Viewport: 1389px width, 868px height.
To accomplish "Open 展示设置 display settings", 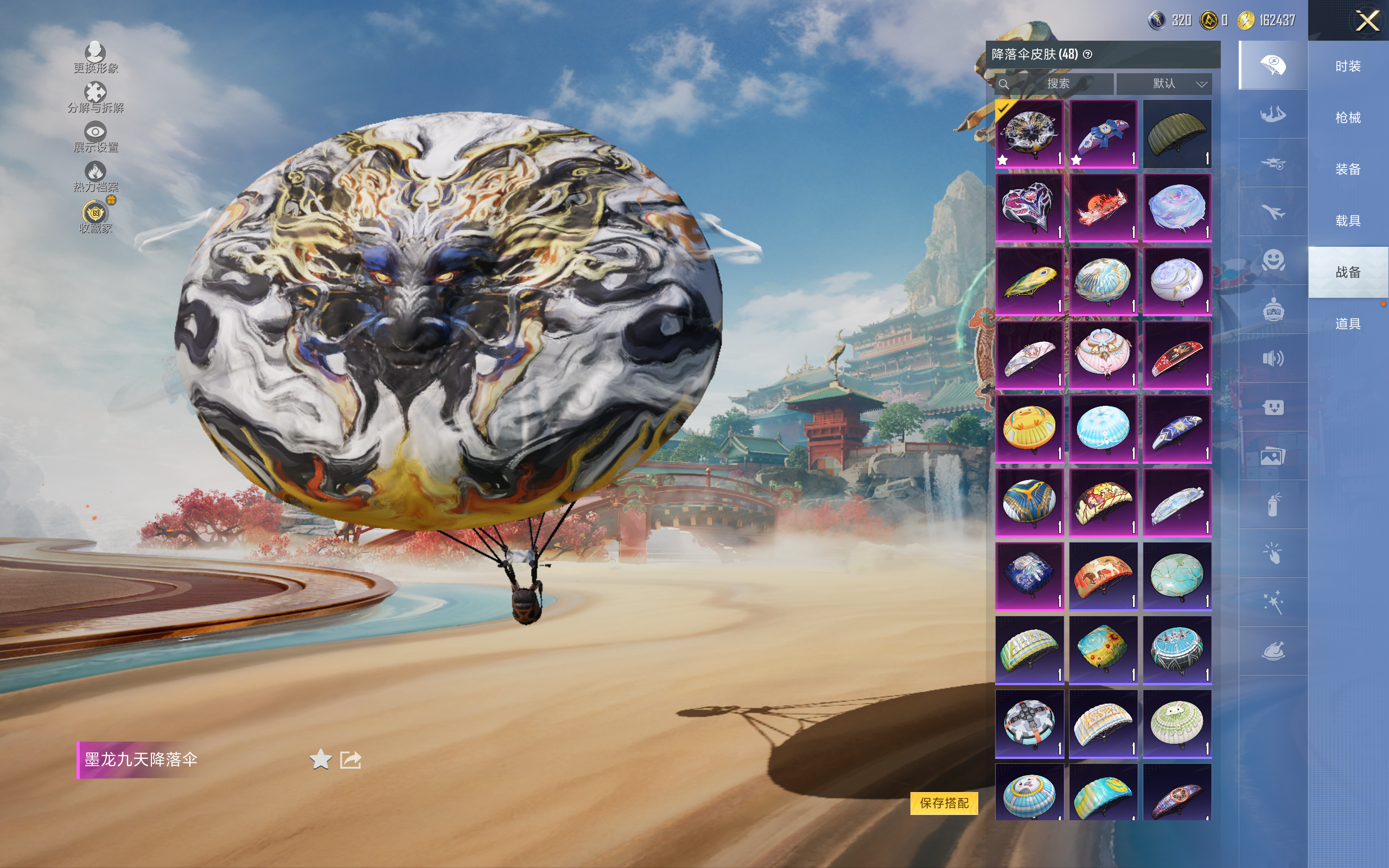I will point(95,137).
